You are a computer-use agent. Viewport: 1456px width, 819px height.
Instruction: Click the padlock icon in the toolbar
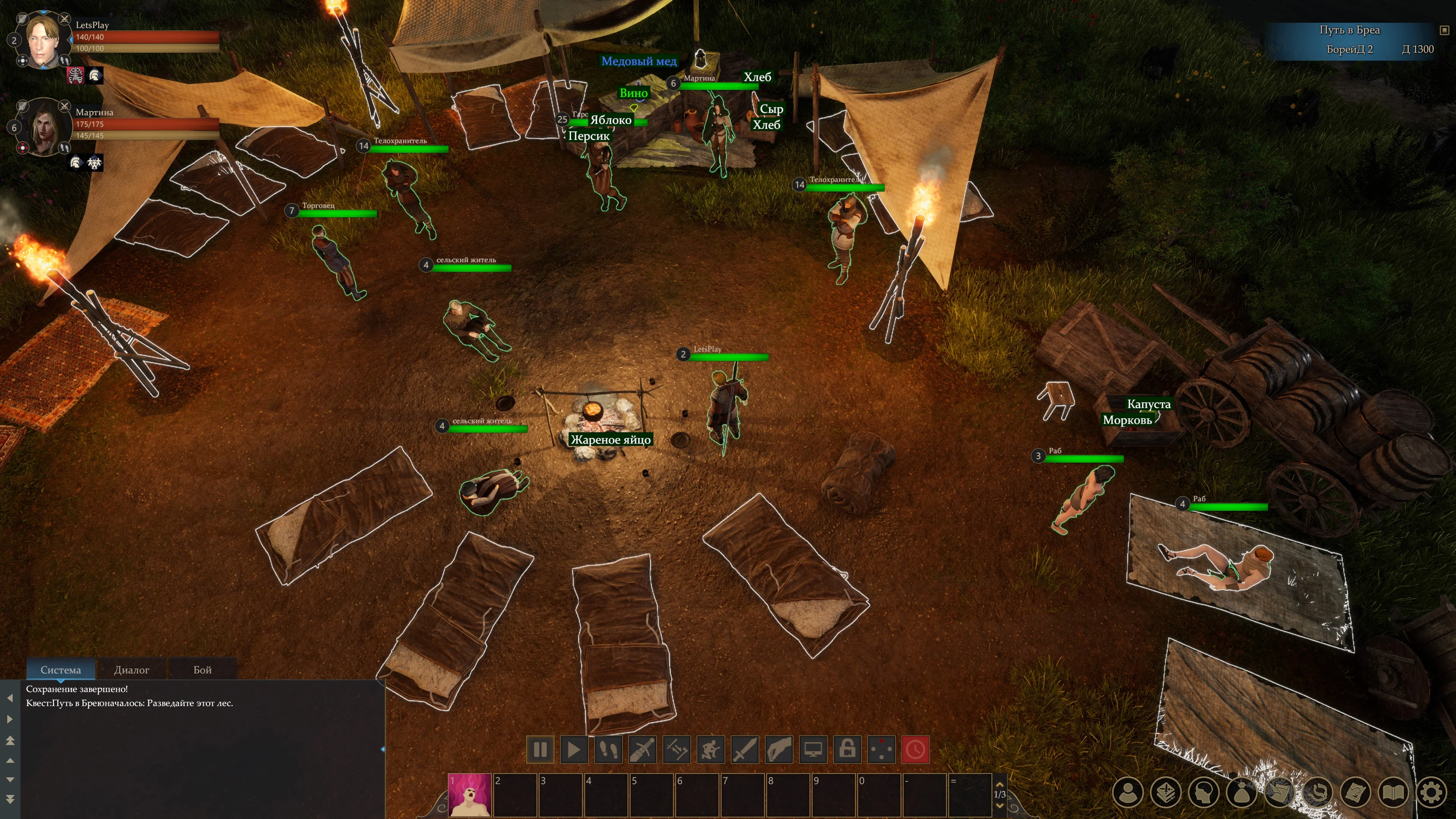click(847, 750)
